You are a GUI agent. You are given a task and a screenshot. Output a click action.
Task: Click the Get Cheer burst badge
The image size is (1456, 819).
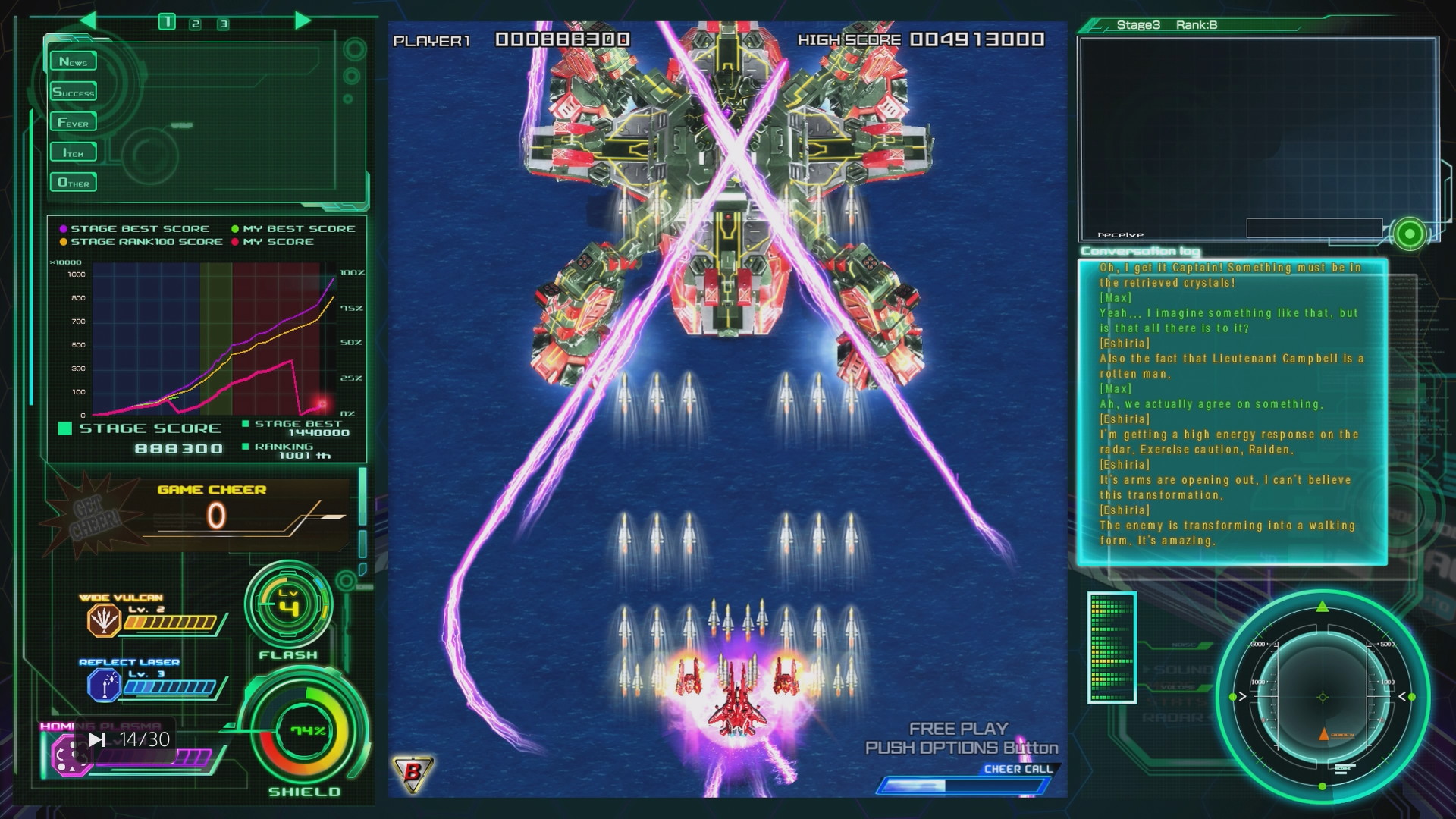(x=94, y=518)
